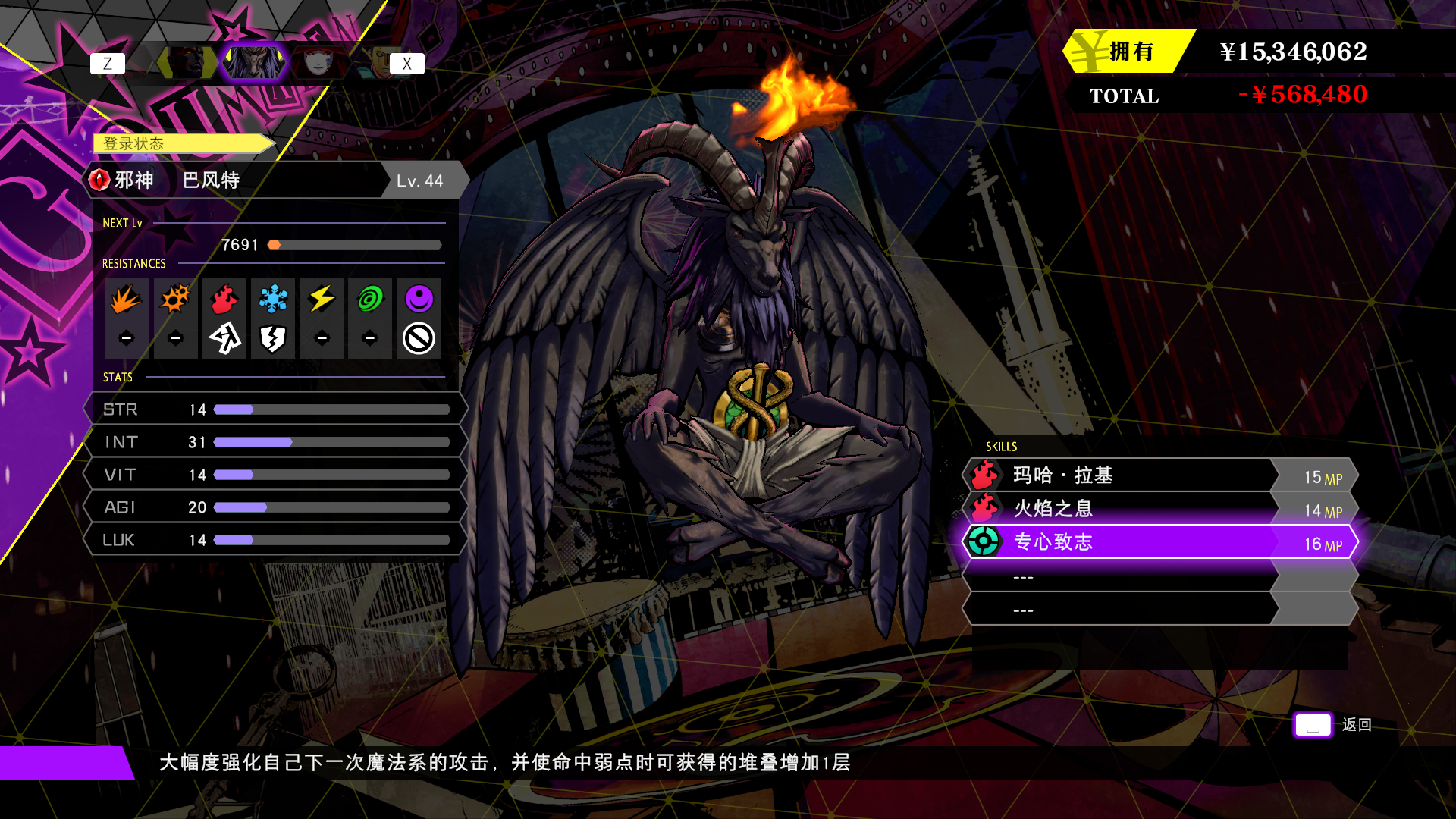Choose the pale woman with red hat portrait
This screenshot has height=819, width=1456.
319,63
